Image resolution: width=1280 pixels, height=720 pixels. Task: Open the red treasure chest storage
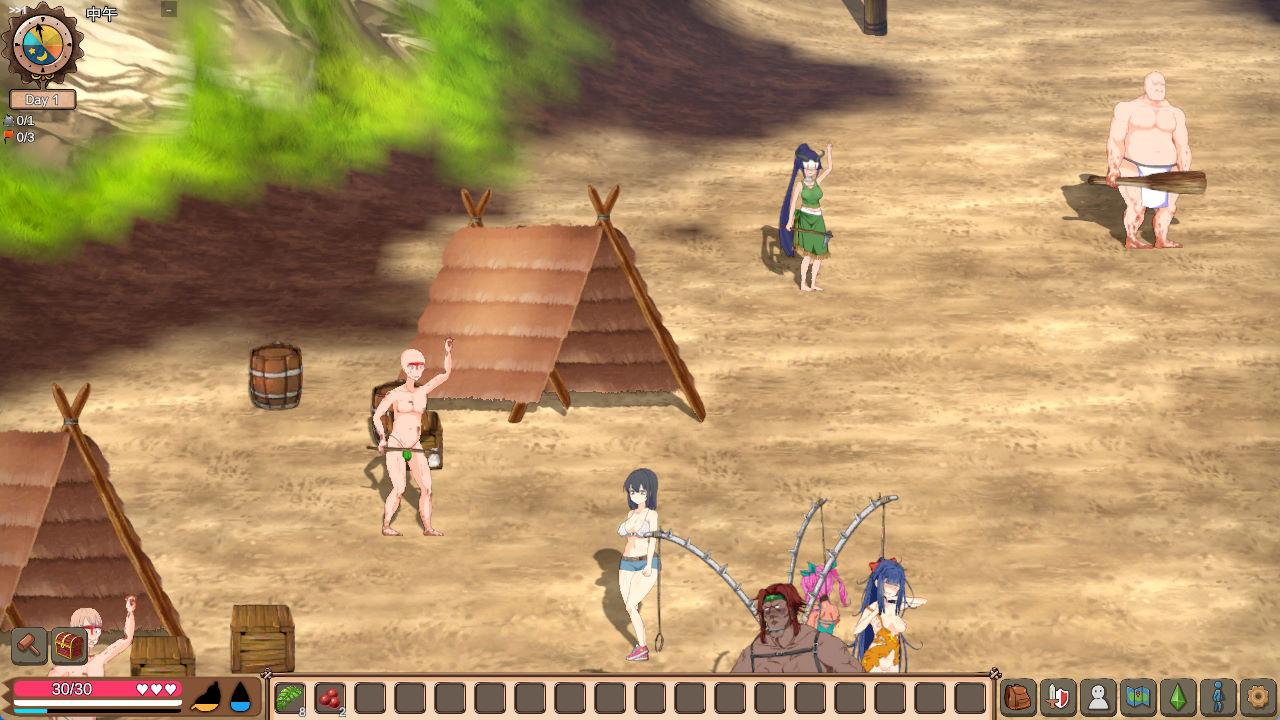click(69, 646)
